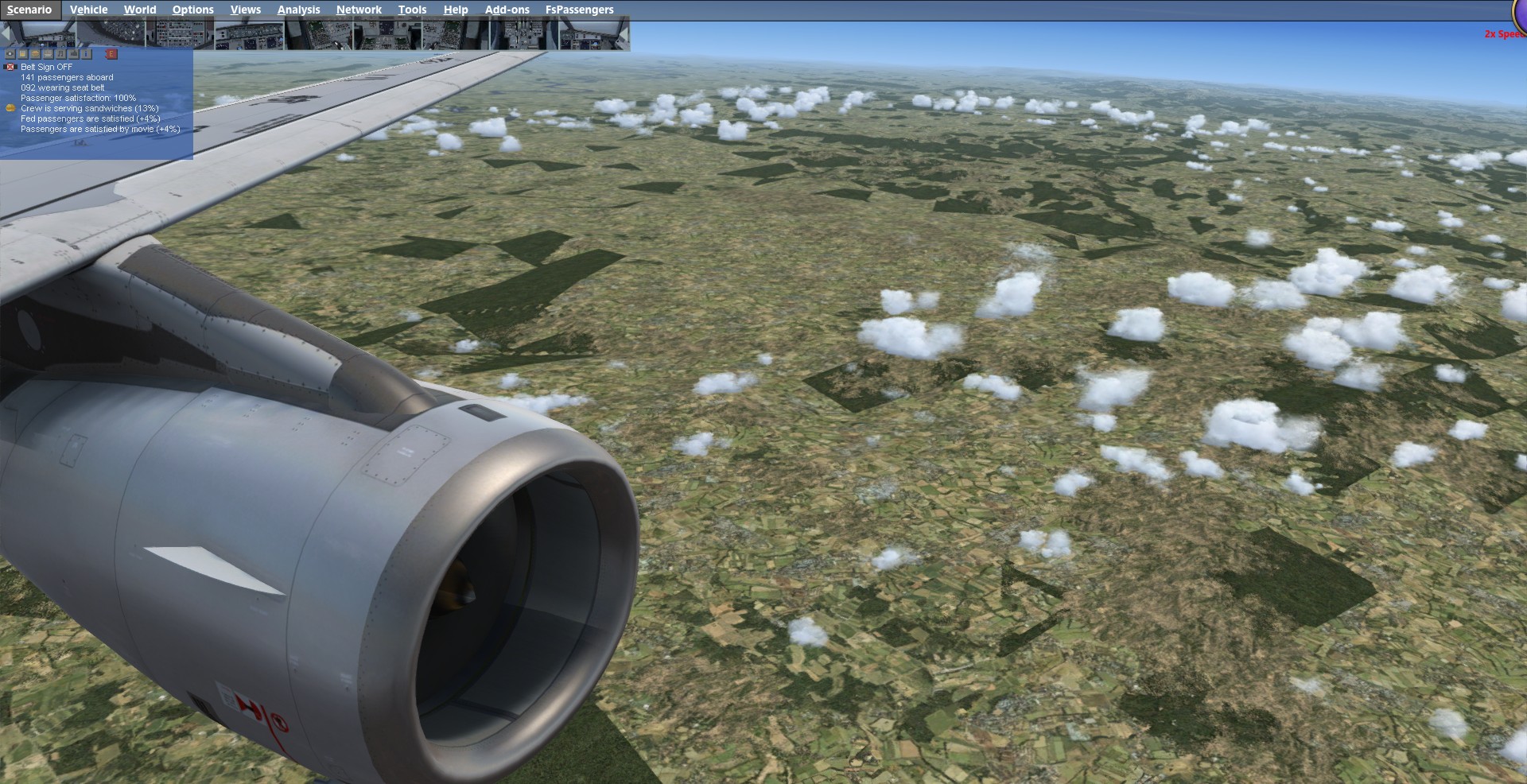Click the burger food service icon in the toolbar row
The width and height of the screenshot is (1527, 784).
point(35,54)
